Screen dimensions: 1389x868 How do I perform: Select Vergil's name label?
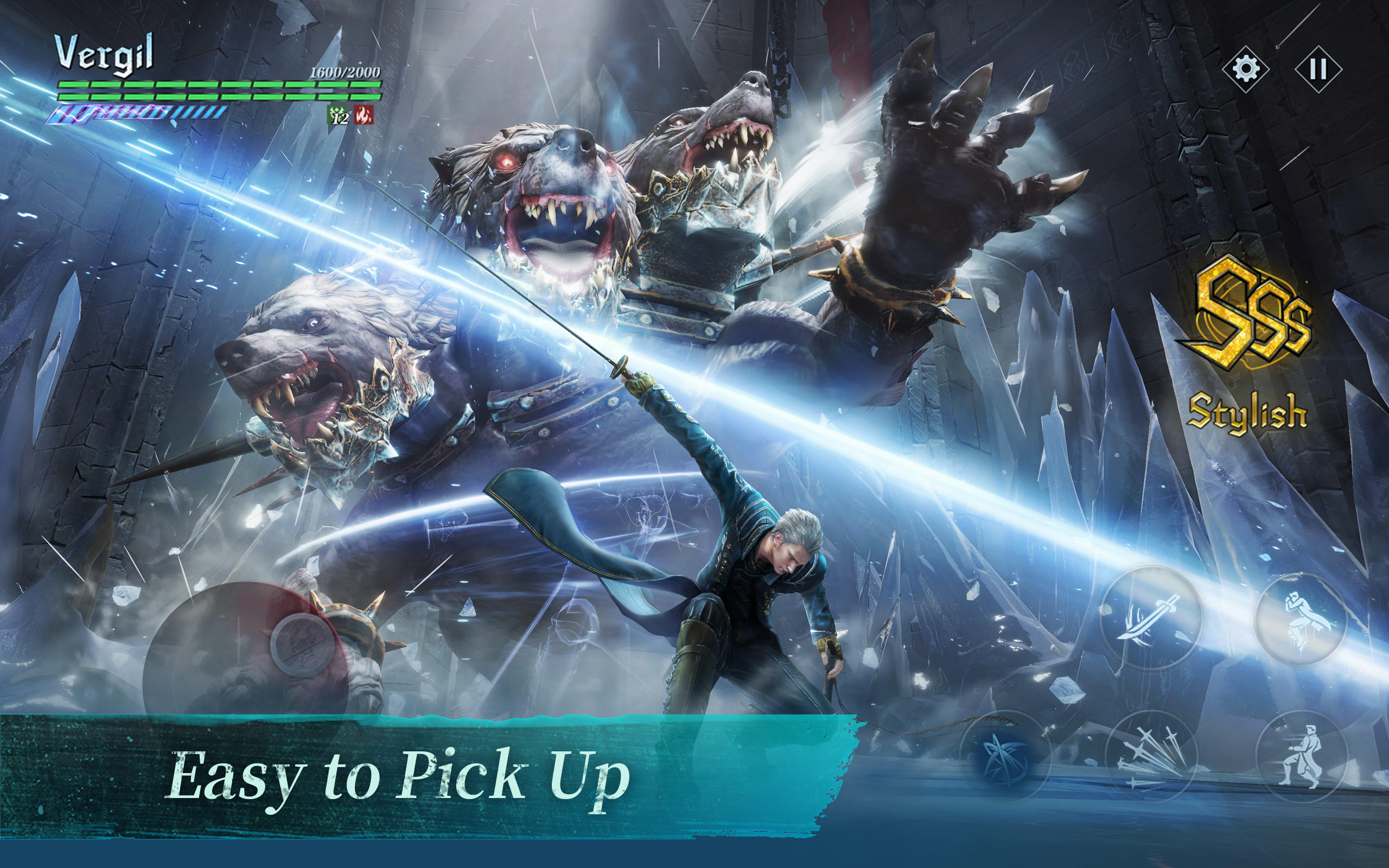click(106, 53)
